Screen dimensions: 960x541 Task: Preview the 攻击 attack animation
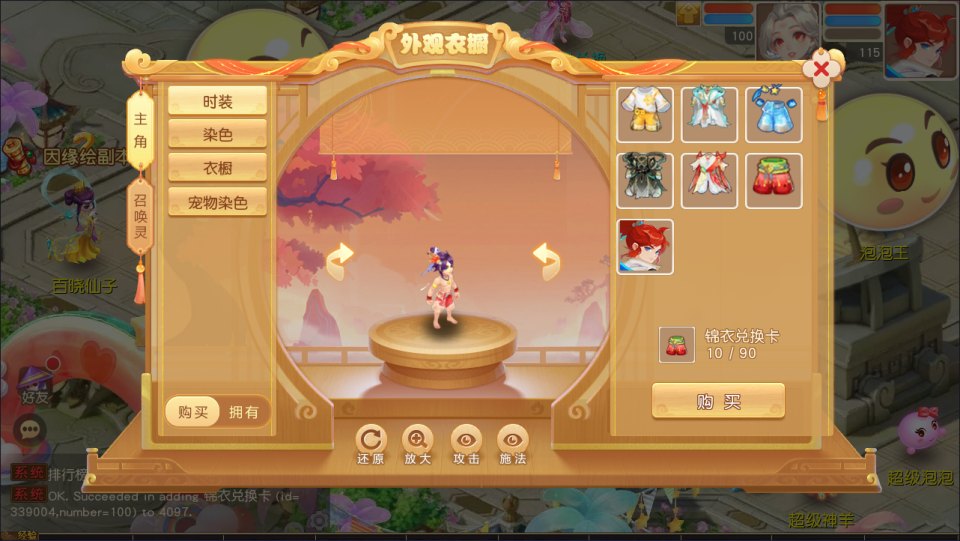click(x=466, y=441)
